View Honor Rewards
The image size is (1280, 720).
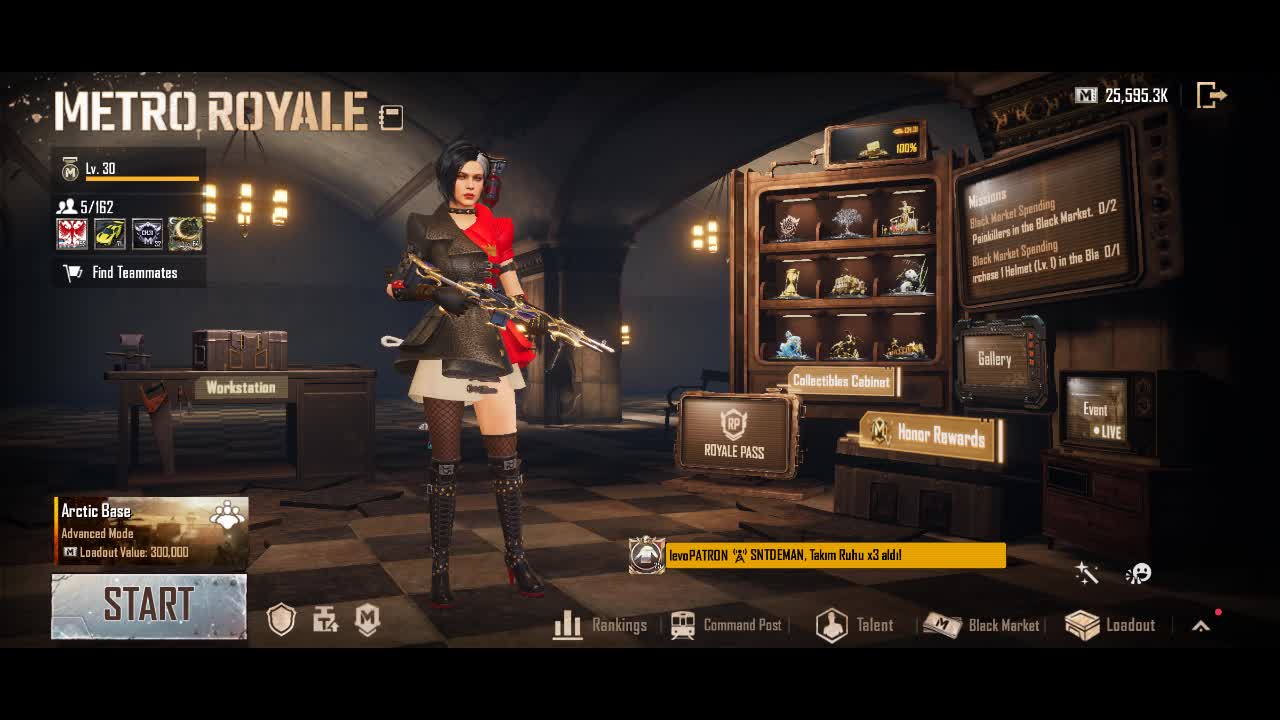(931, 434)
